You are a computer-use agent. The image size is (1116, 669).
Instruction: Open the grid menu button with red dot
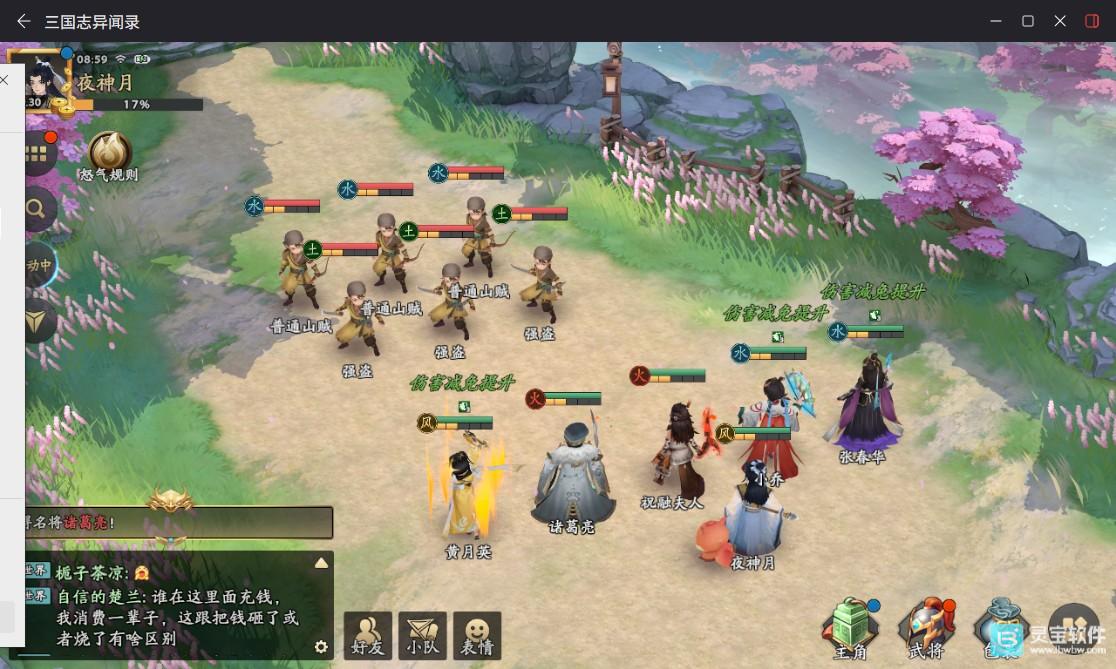coord(39,153)
